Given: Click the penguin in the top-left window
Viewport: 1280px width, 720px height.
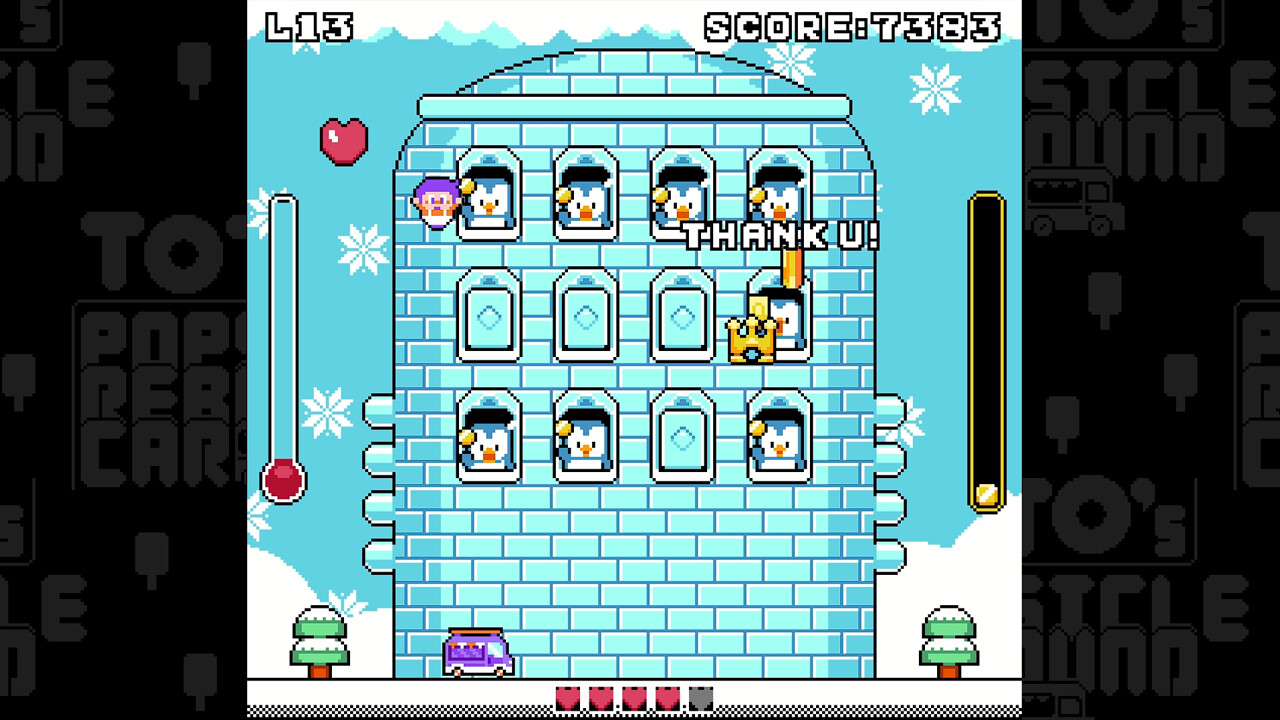Looking at the screenshot, I should [x=490, y=200].
